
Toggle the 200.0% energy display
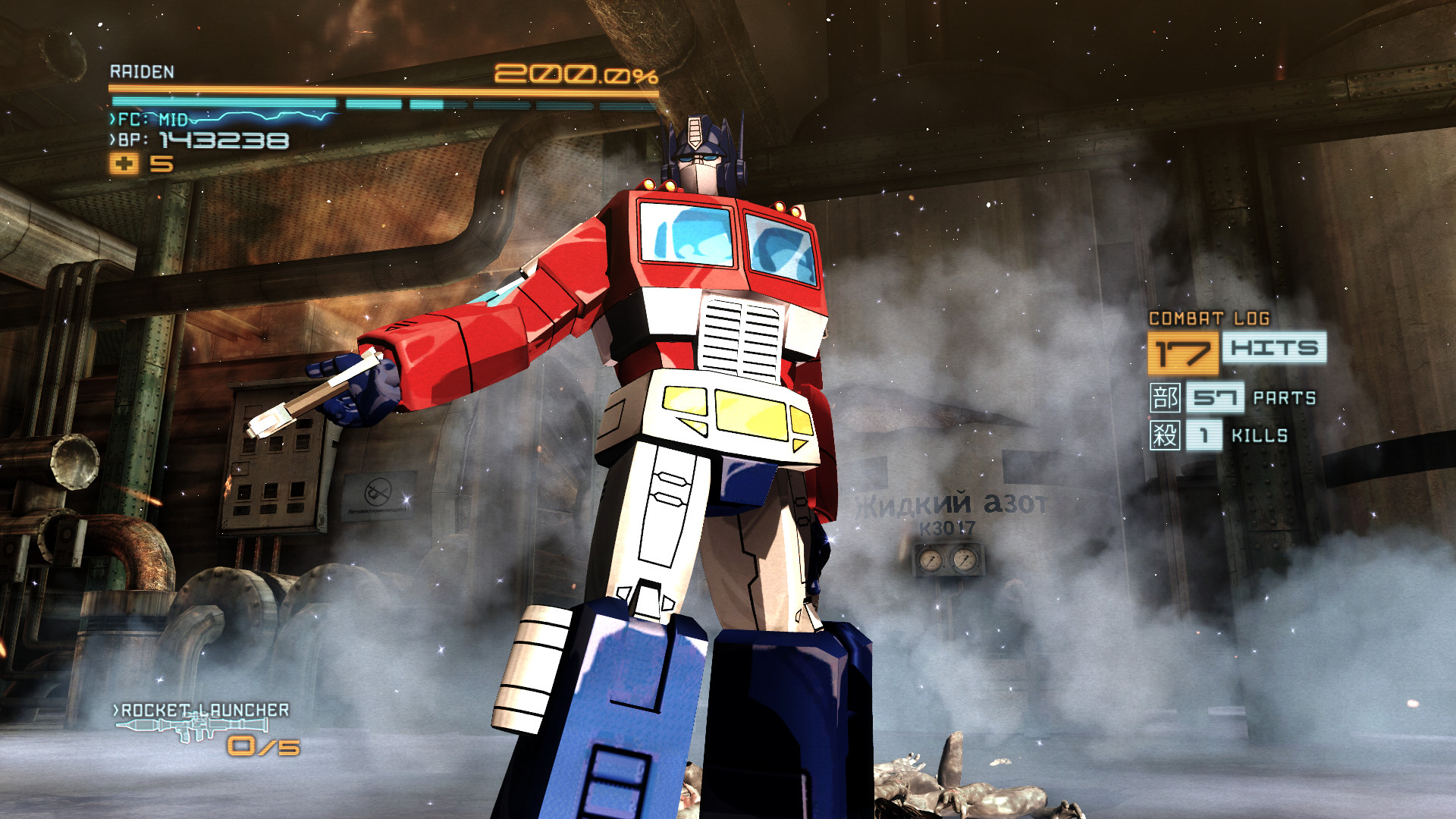(575, 72)
